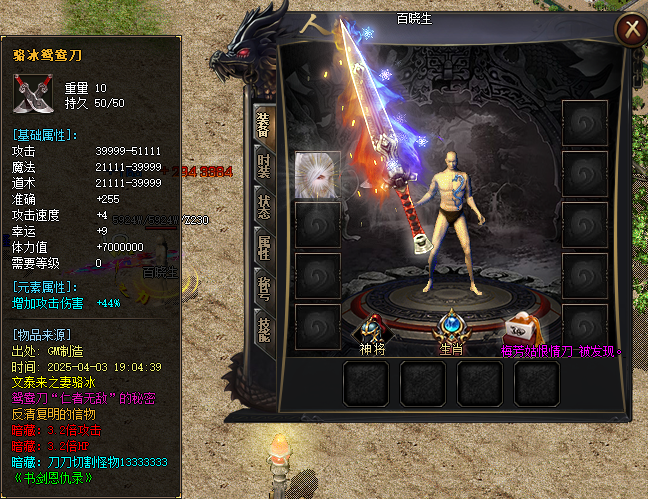The height and width of the screenshot is (499, 648).
Task: Open the 生肖 zodiac icon
Action: pos(450,328)
